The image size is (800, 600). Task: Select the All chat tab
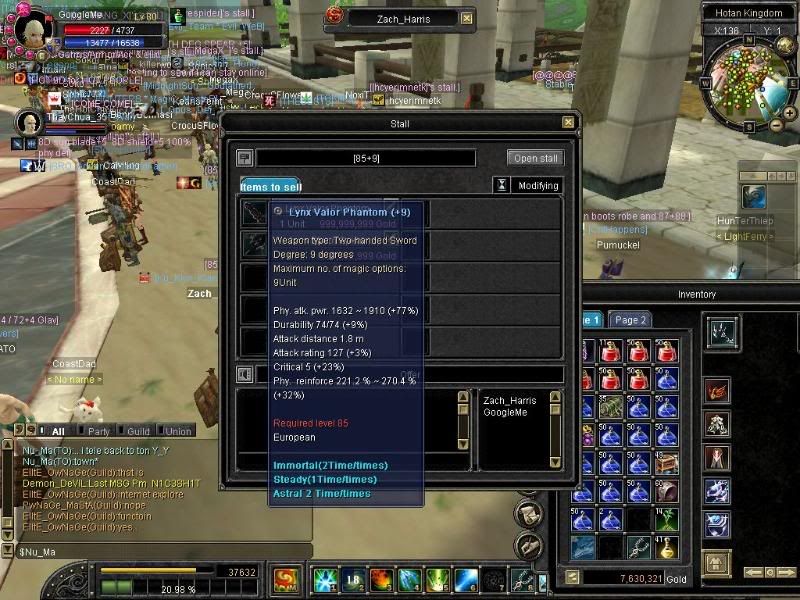point(58,431)
